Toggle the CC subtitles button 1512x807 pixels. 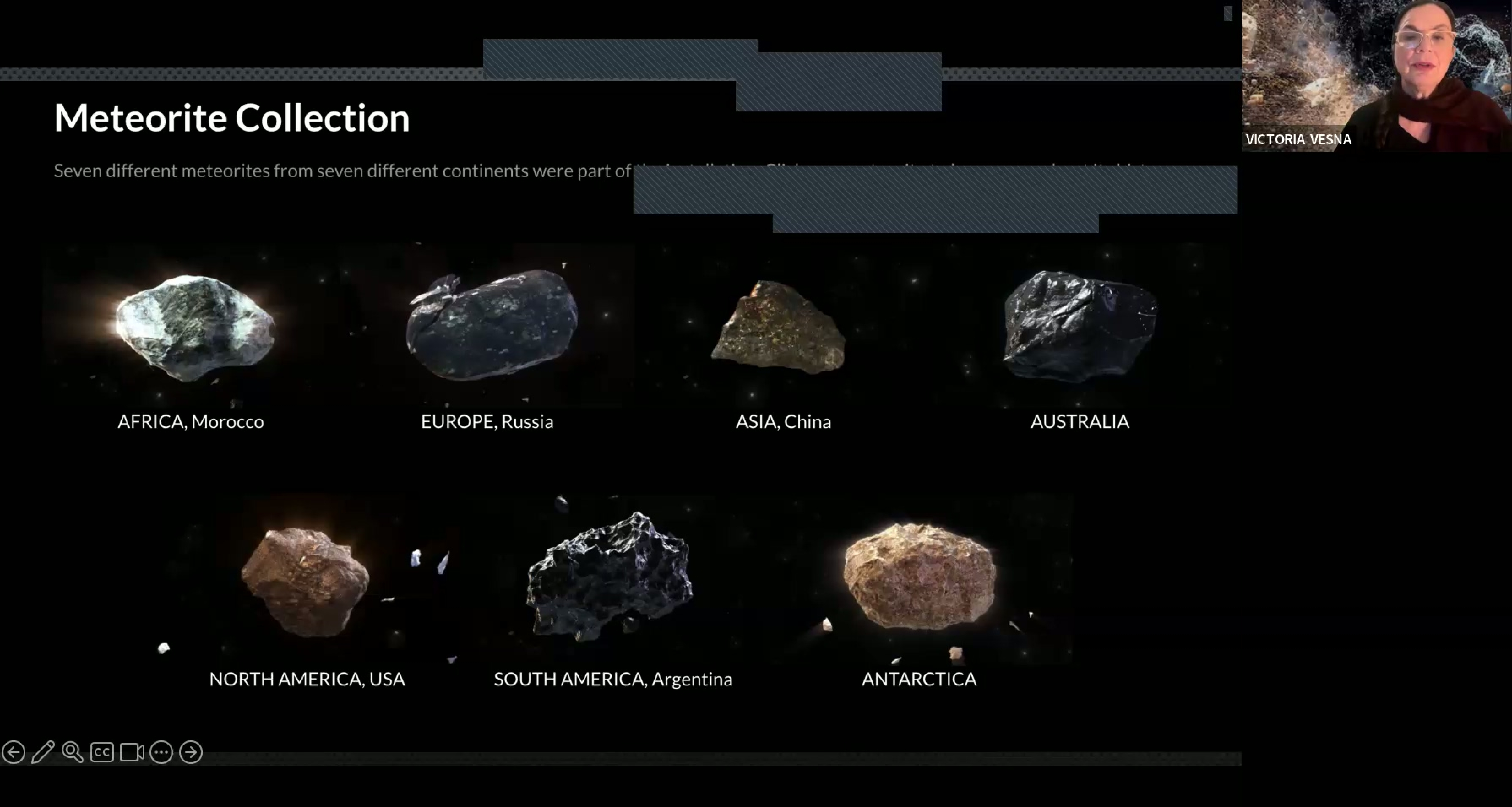point(102,752)
